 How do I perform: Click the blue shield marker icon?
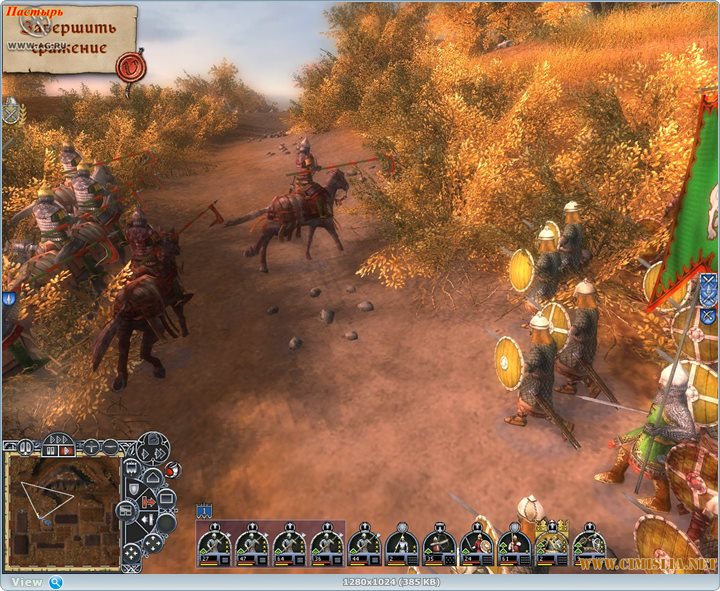(8, 298)
